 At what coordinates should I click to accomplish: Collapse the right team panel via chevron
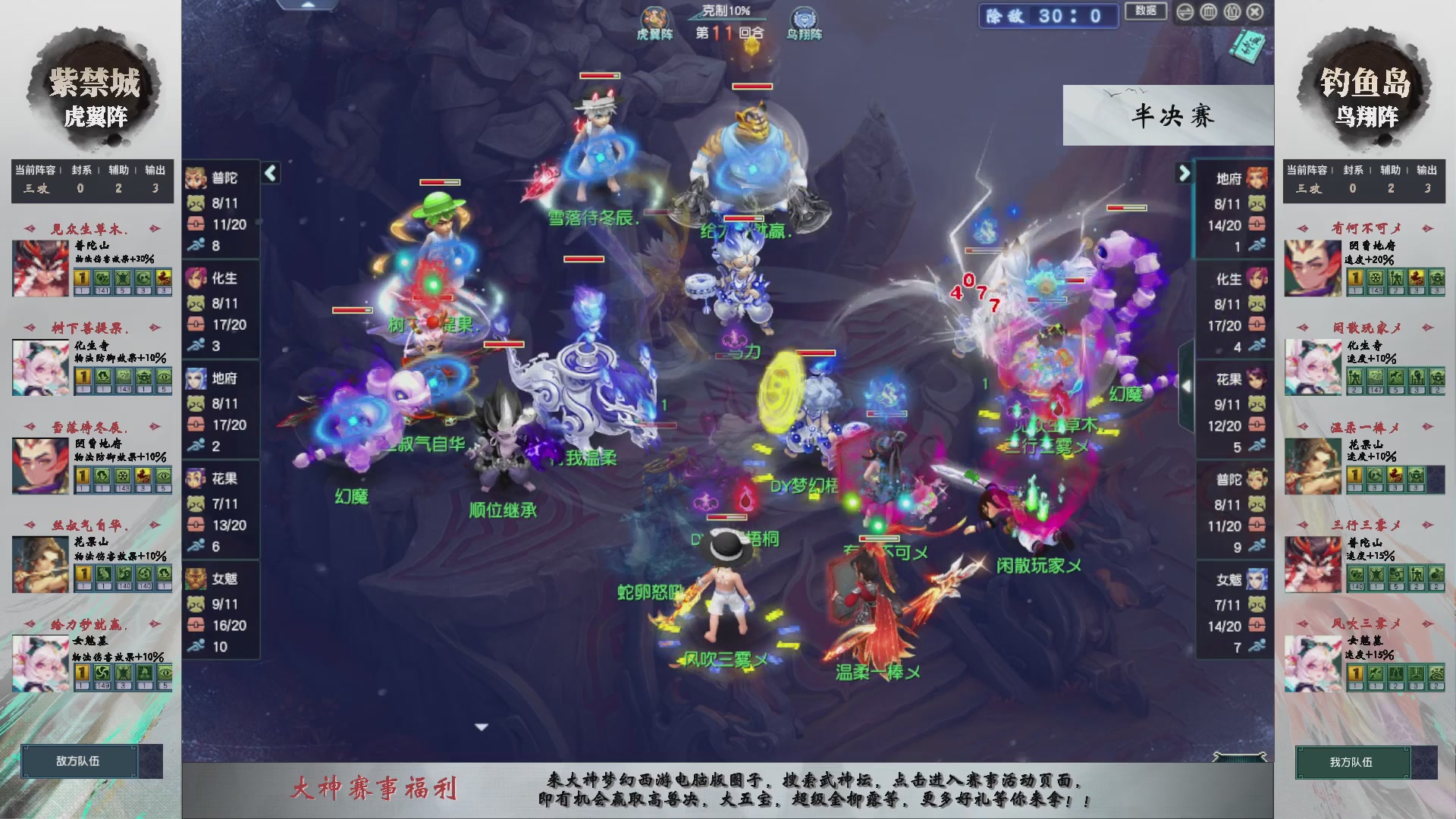coord(1184,173)
